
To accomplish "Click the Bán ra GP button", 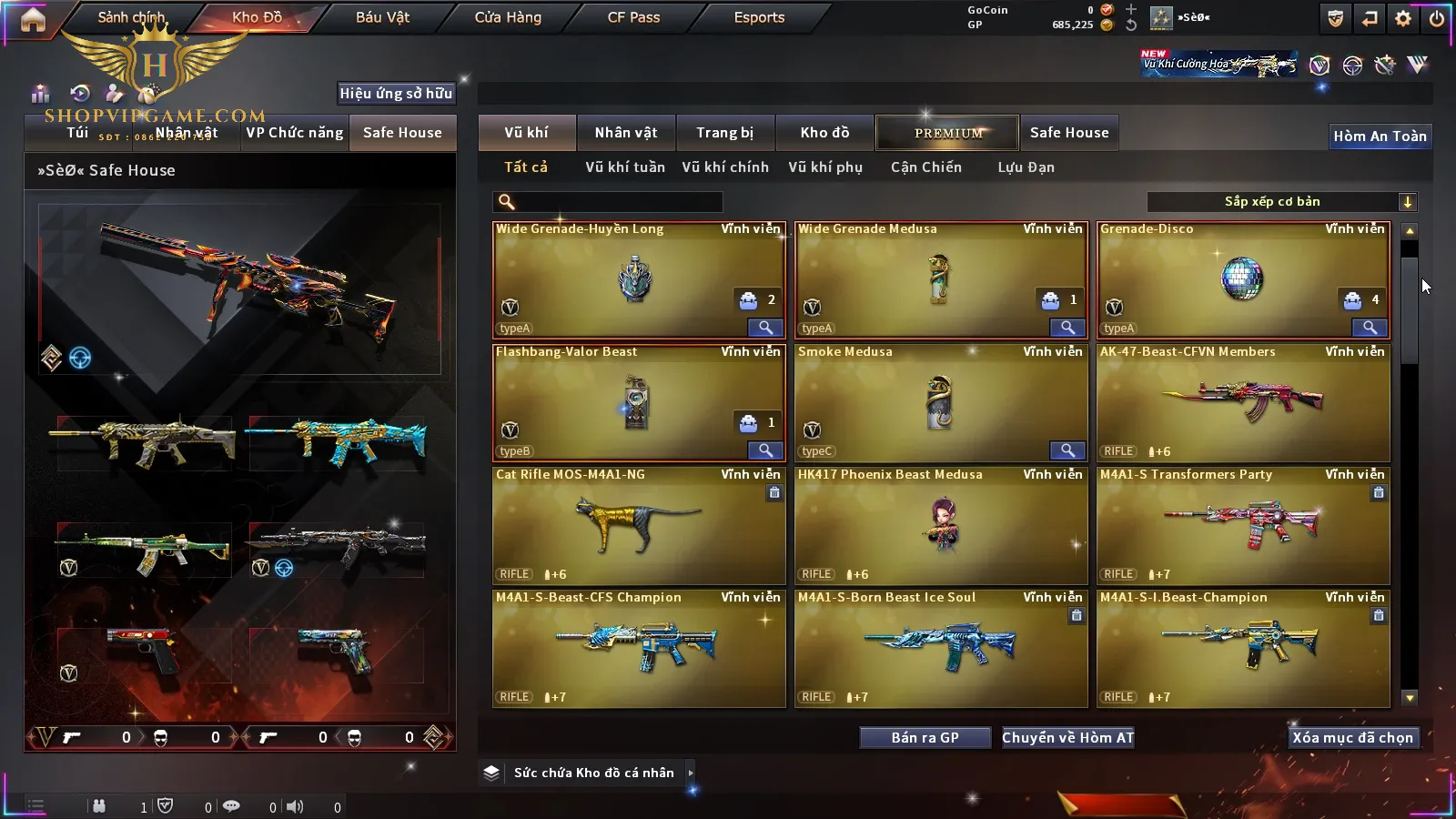I will click(925, 738).
